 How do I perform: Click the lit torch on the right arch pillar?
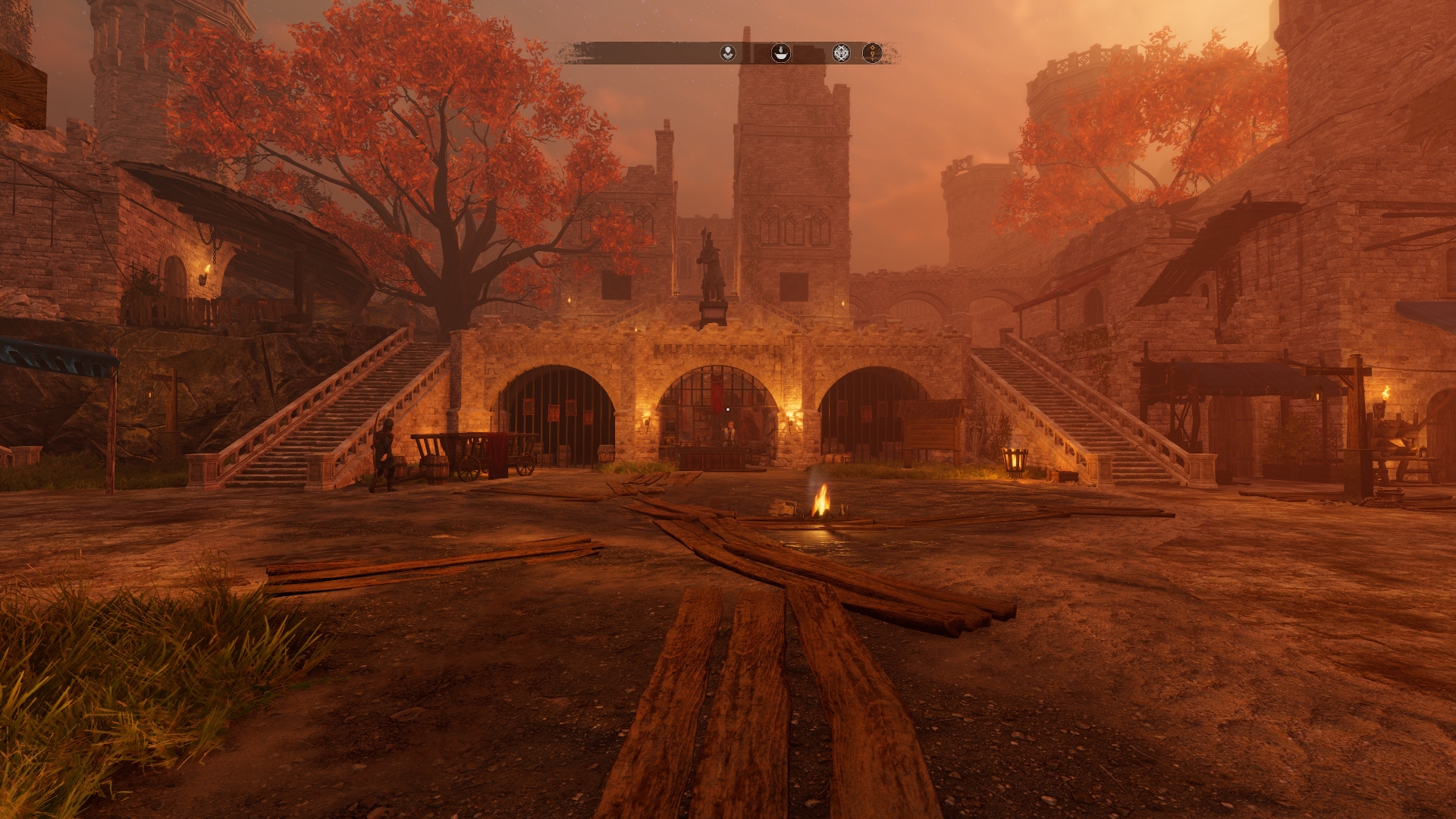(x=789, y=420)
